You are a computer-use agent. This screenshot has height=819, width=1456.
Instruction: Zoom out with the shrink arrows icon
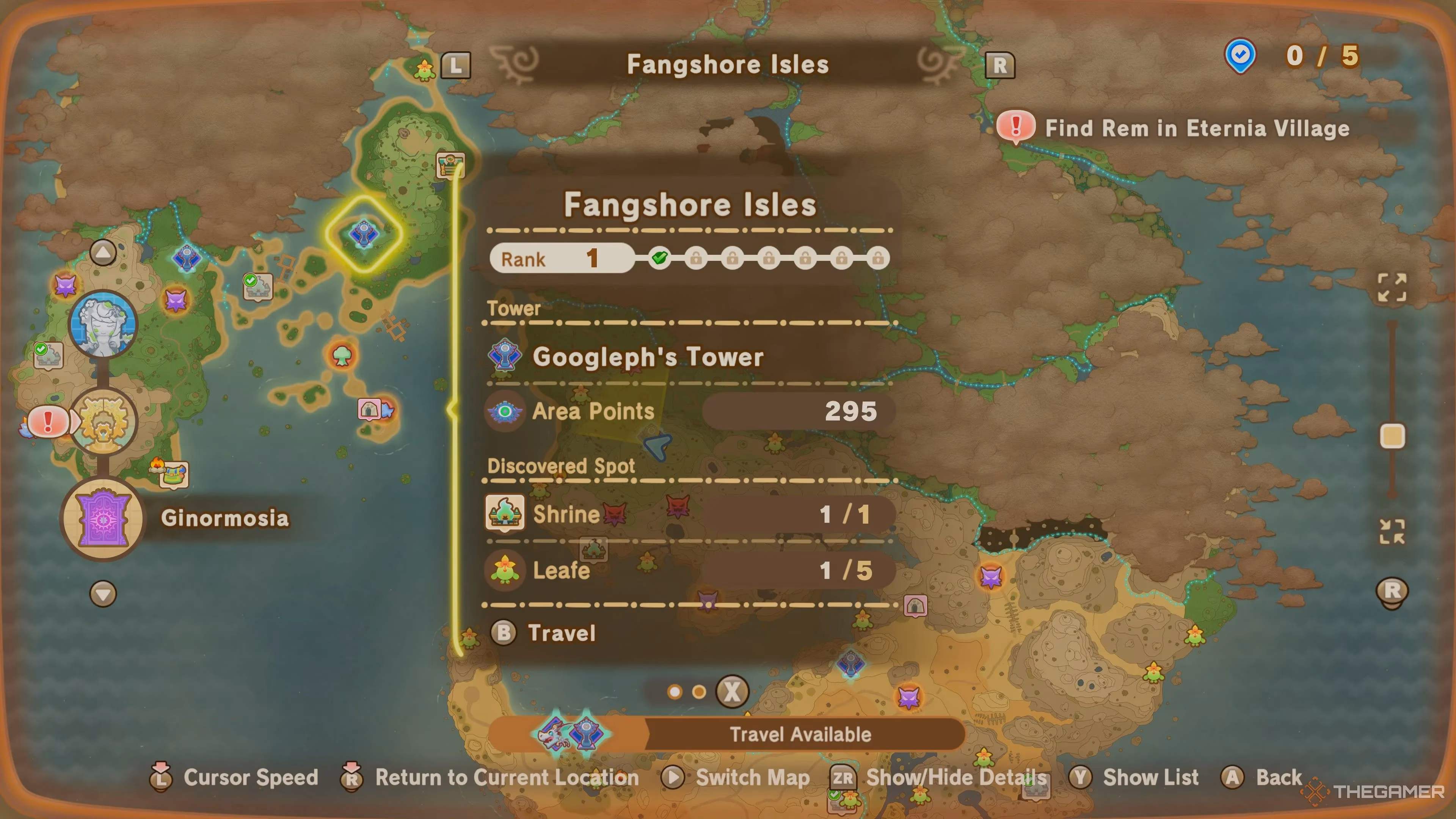pyautogui.click(x=1392, y=532)
